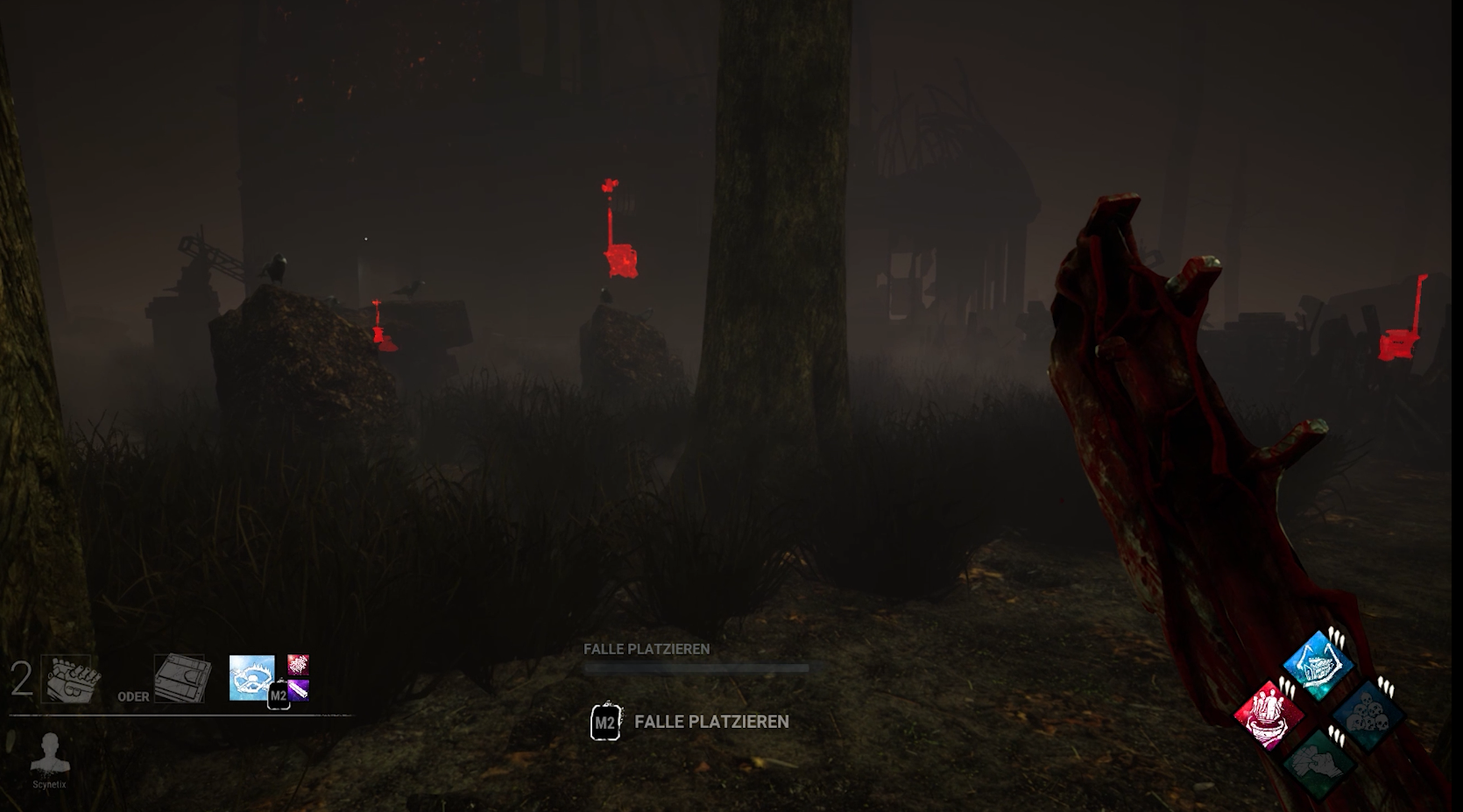The image size is (1463, 812).
Task: Click the generator remaining icon
Action: [70, 679]
